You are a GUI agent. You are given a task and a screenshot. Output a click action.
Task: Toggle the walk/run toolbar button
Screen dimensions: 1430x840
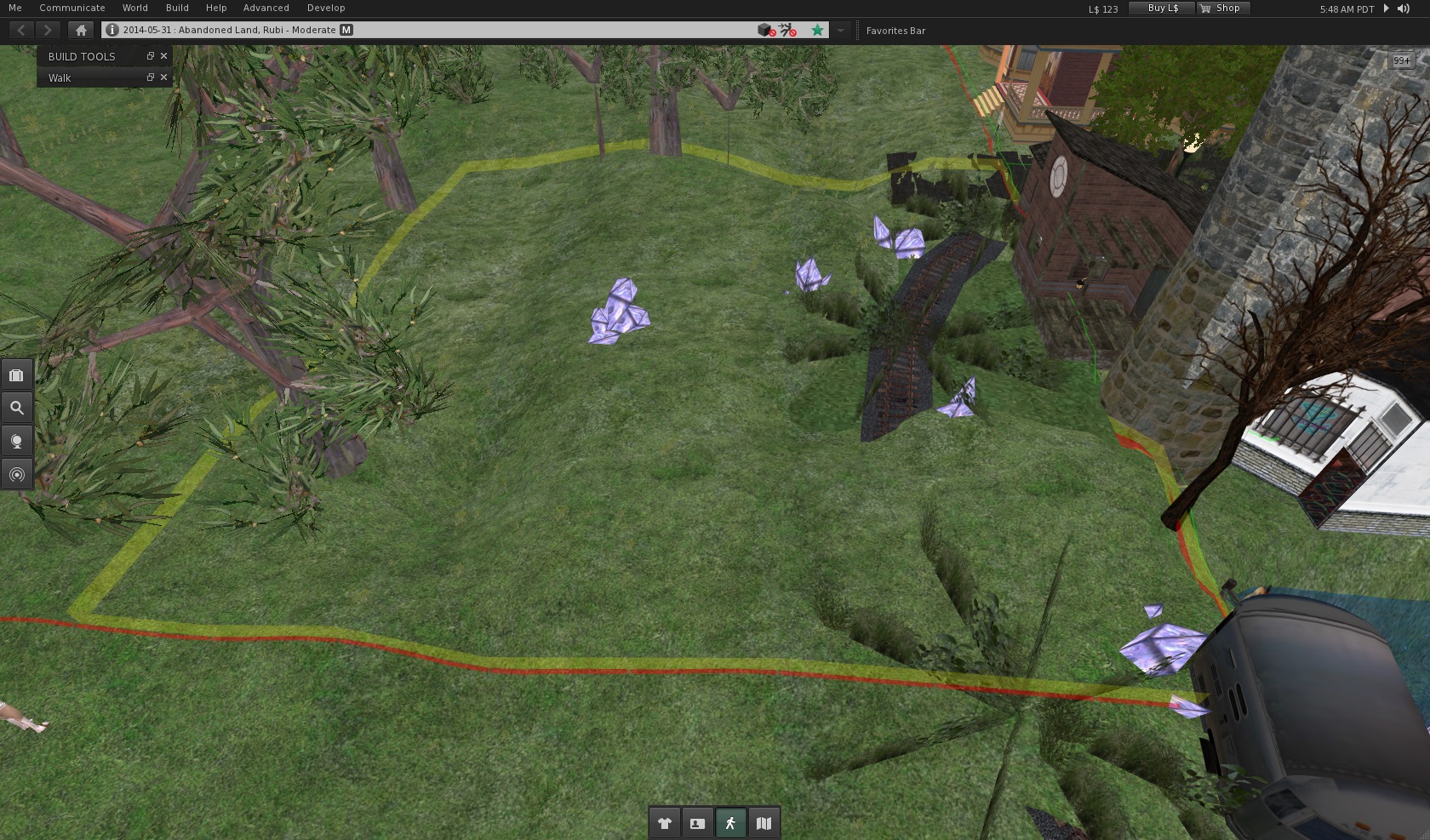[730, 823]
